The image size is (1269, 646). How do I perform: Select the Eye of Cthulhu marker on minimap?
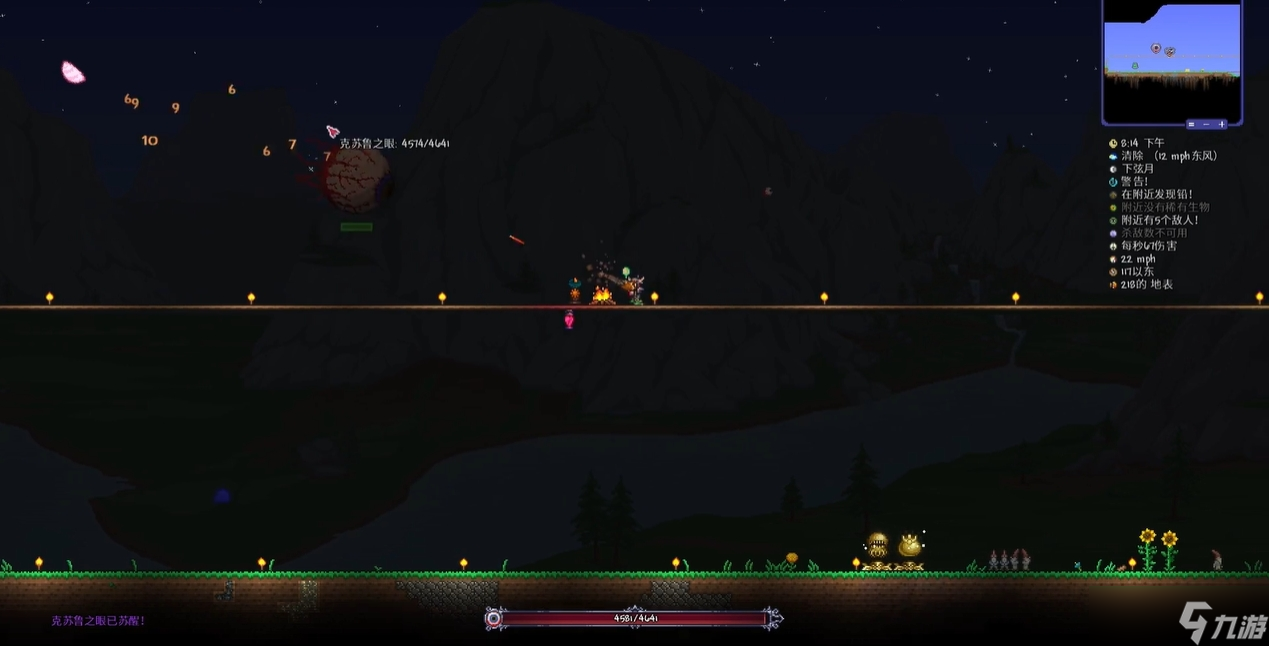coord(1156,48)
